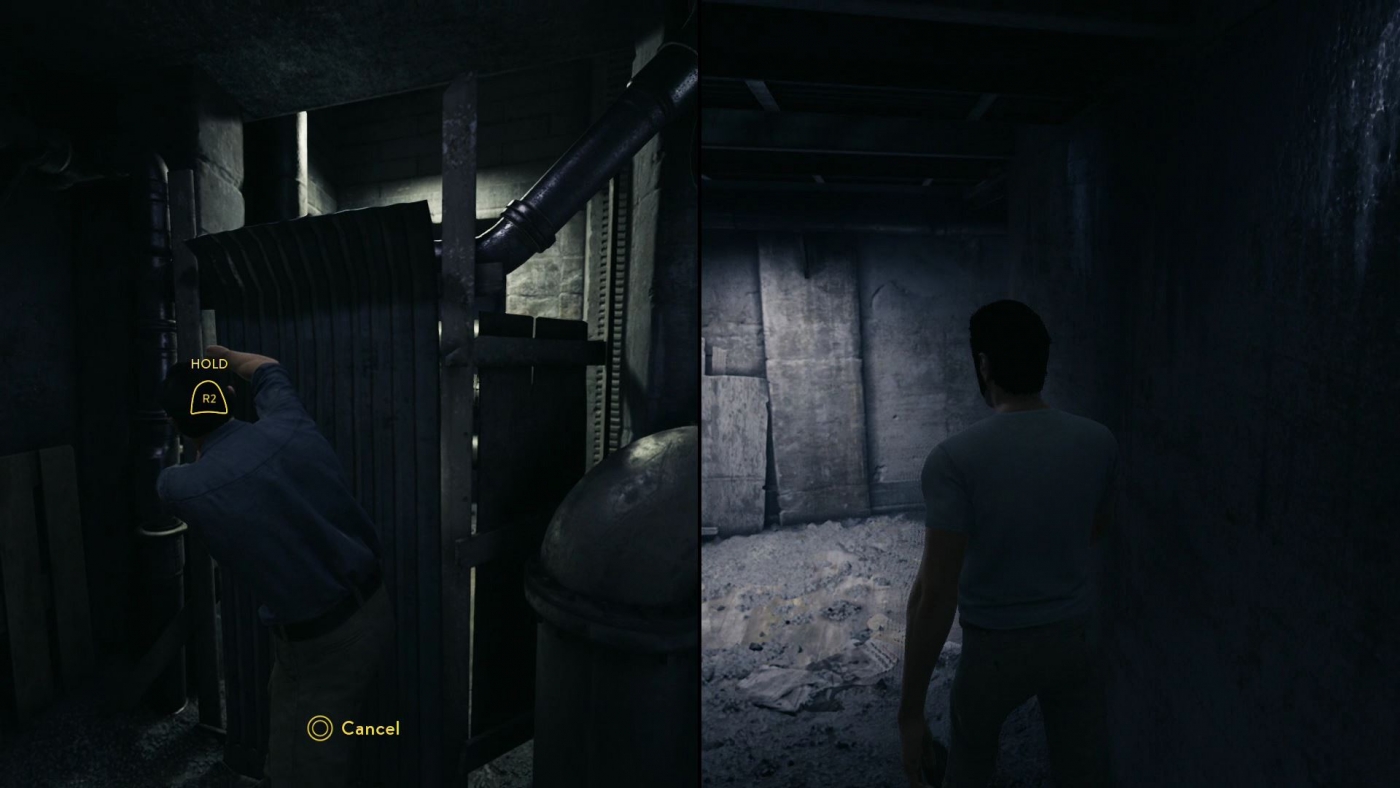Click the Cancel action label
The image size is (1400, 788).
(370, 729)
